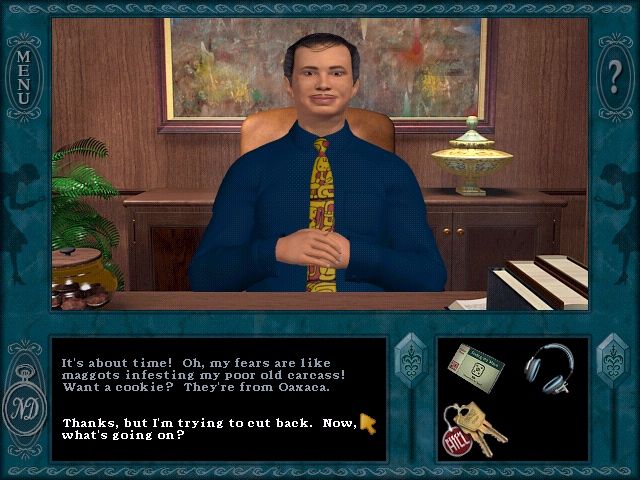Viewport: 640px width, 480px height.
Task: Click the ND pocket watch emblem
Action: [24, 410]
